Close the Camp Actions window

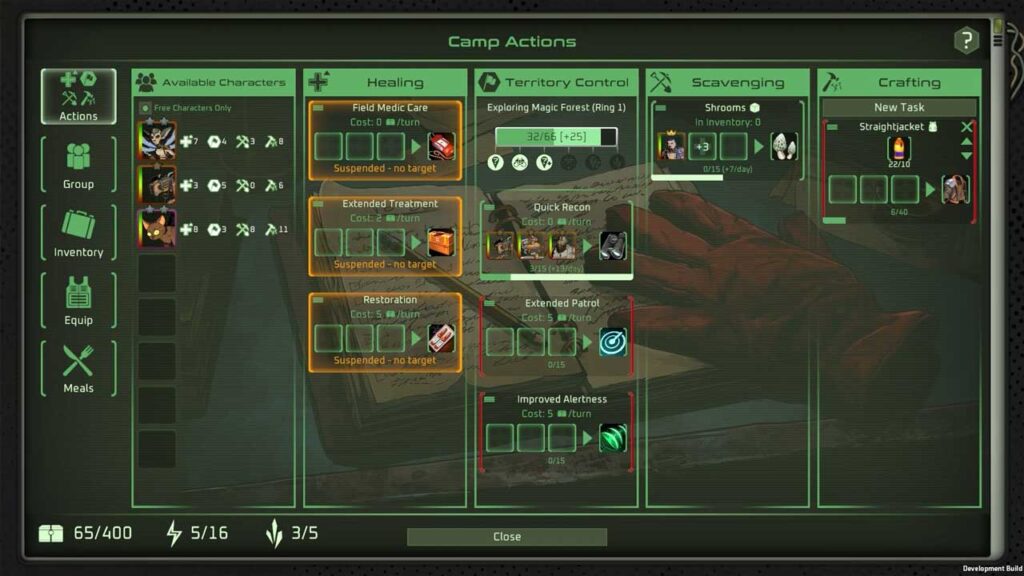pos(506,537)
